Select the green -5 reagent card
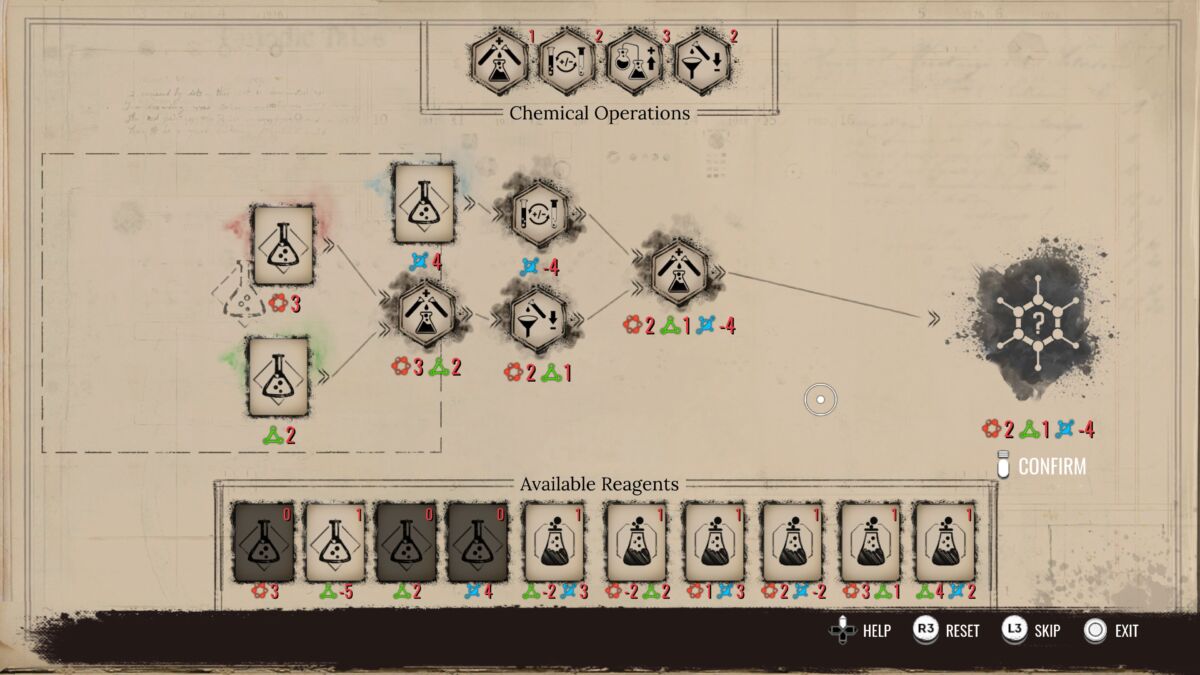 [335, 542]
